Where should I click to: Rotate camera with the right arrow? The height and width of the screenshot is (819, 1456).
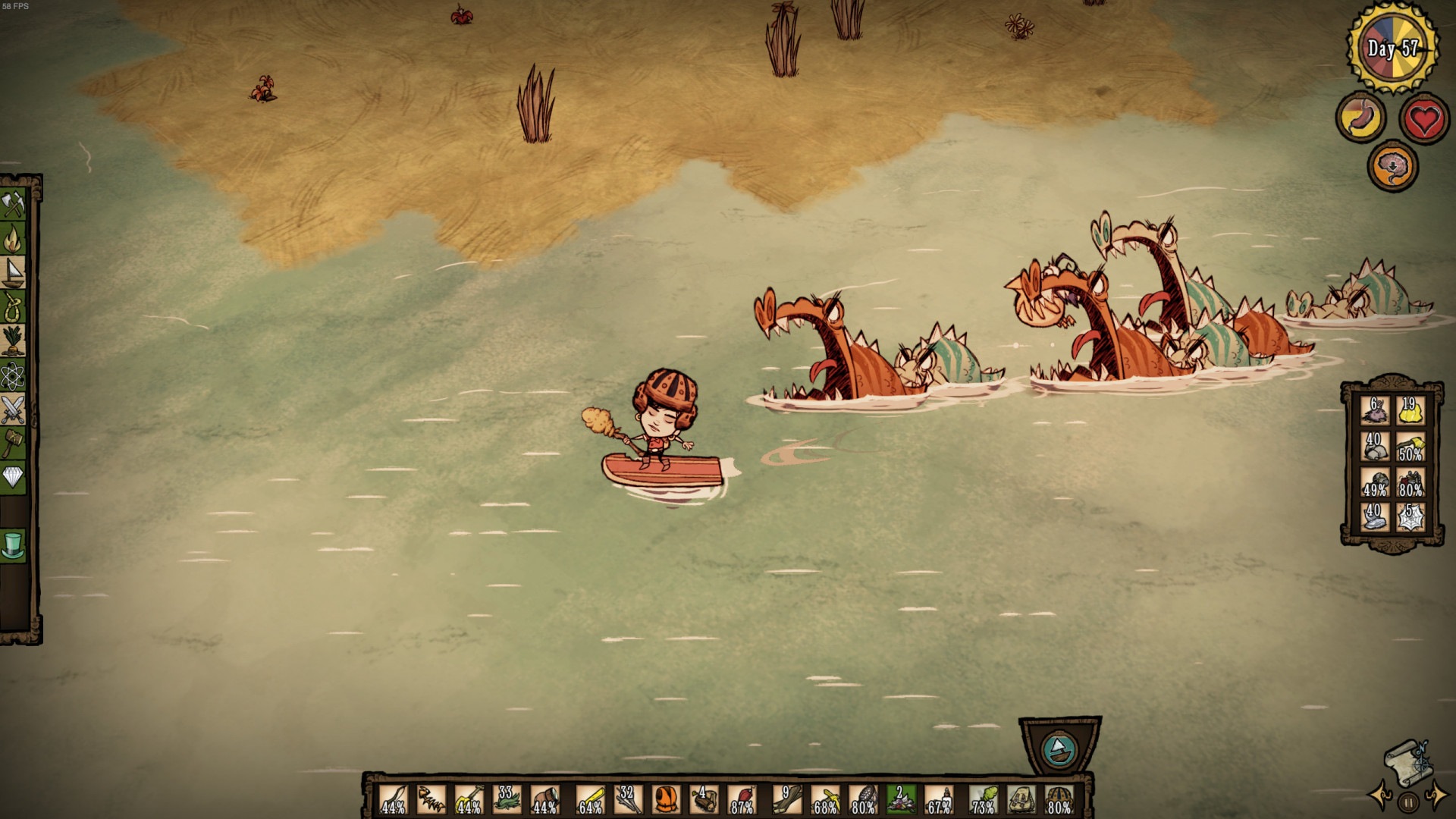tap(1436, 798)
